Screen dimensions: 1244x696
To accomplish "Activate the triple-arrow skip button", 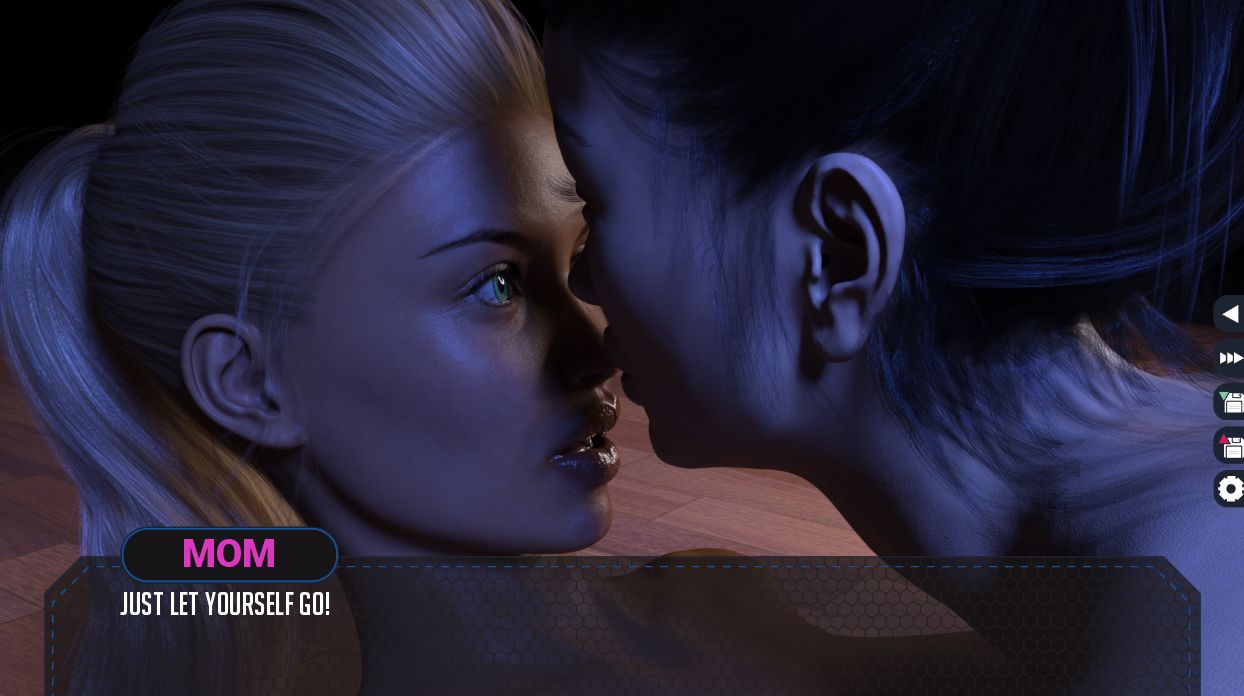I will pyautogui.click(x=1231, y=358).
